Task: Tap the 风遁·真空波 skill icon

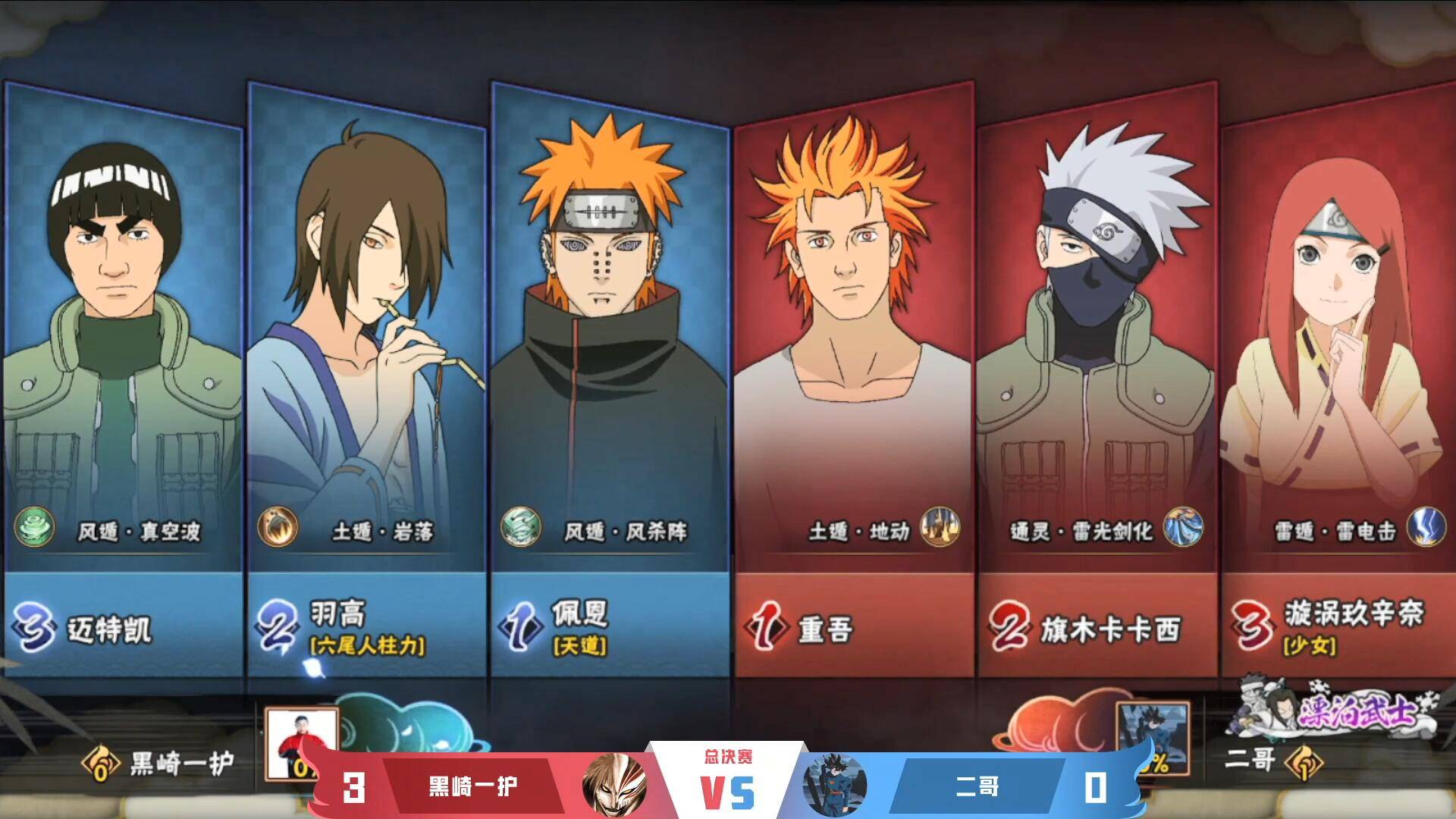Action: pyautogui.click(x=35, y=527)
